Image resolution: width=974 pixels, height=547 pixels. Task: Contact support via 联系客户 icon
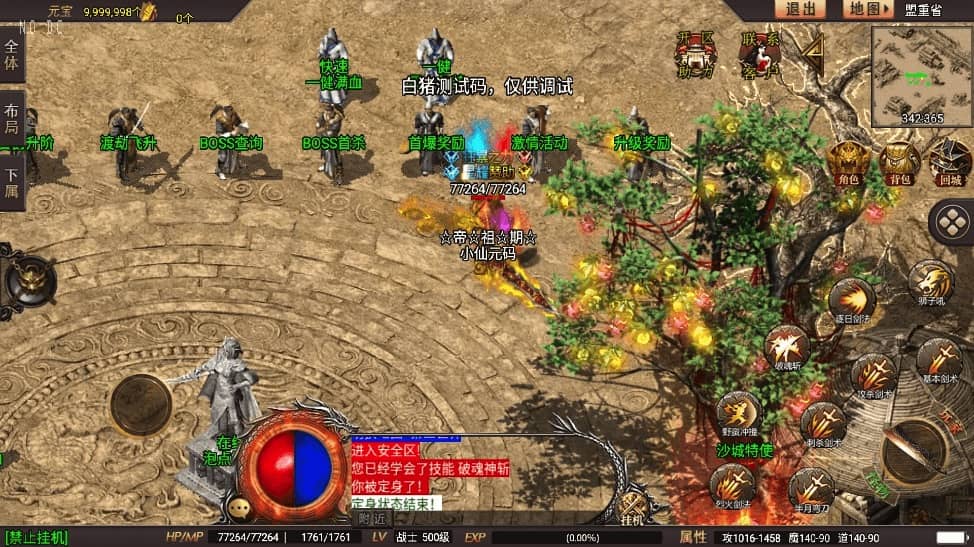pyautogui.click(x=761, y=54)
